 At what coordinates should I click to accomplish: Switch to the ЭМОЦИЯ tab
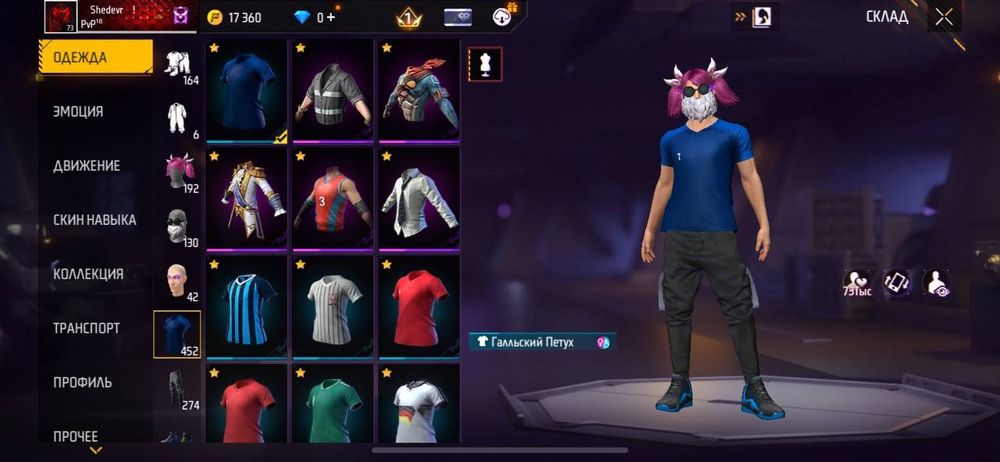(79, 112)
